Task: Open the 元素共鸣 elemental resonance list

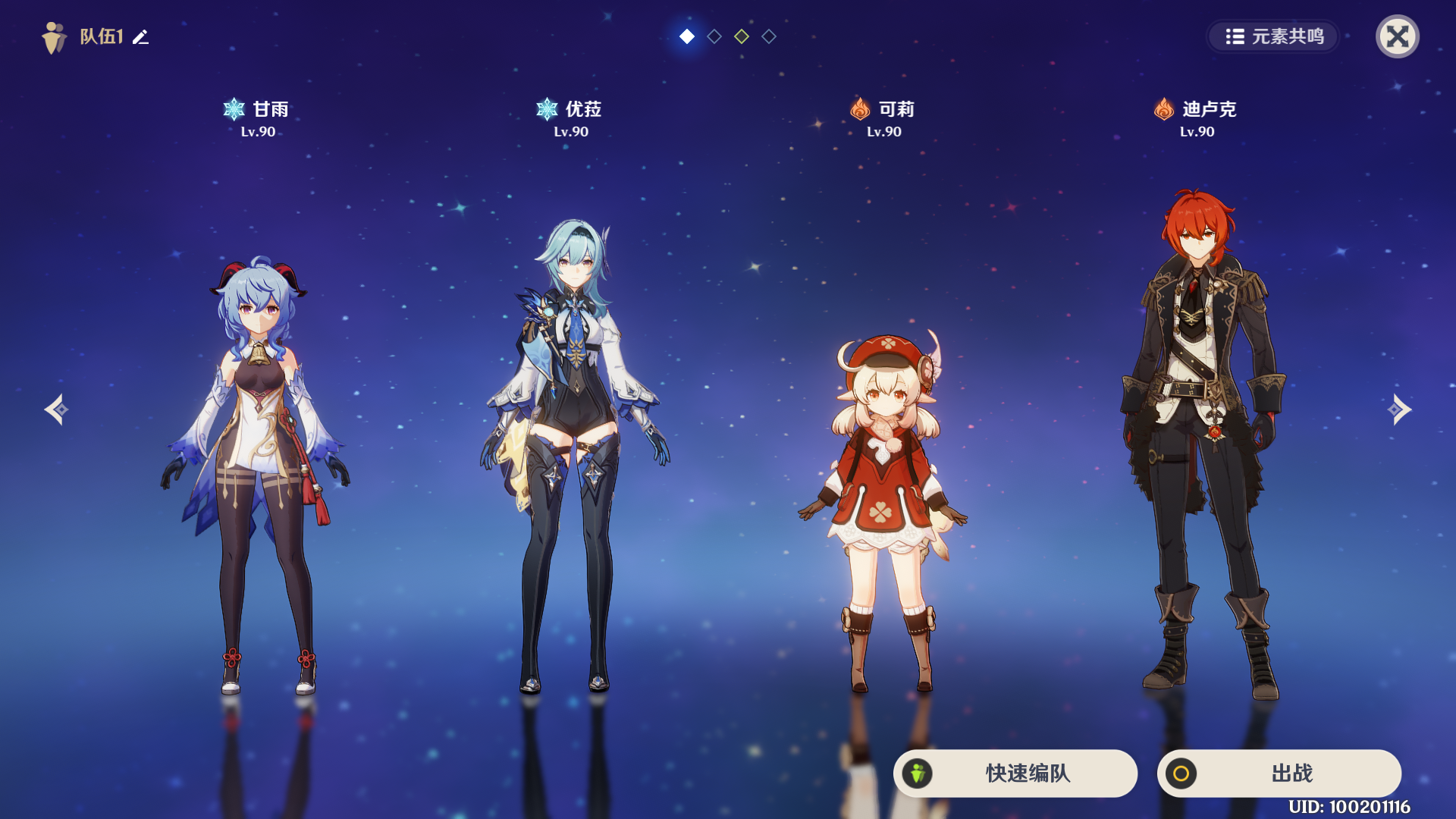Action: (1274, 36)
